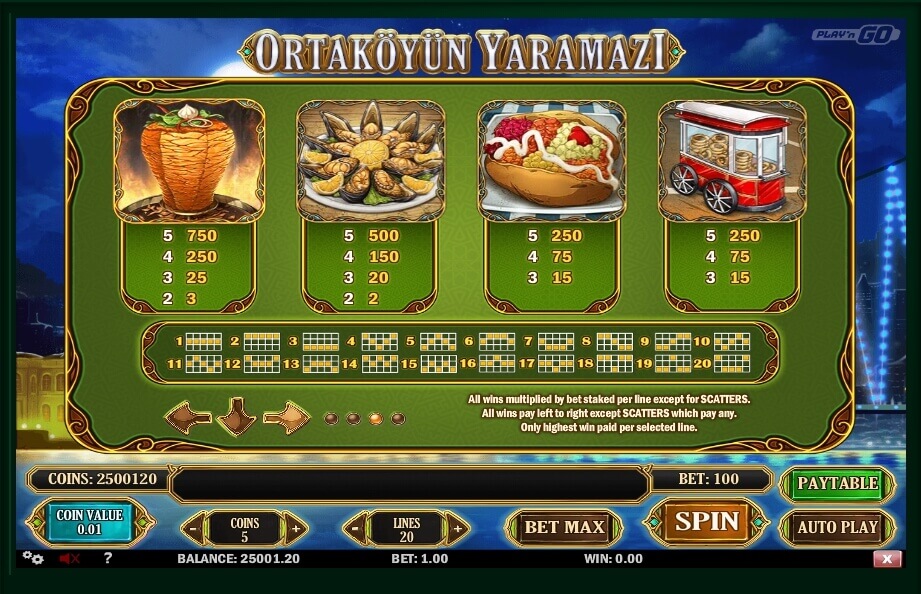Change the COIN VALUE setting
921x594 pixels.
pyautogui.click(x=89, y=522)
